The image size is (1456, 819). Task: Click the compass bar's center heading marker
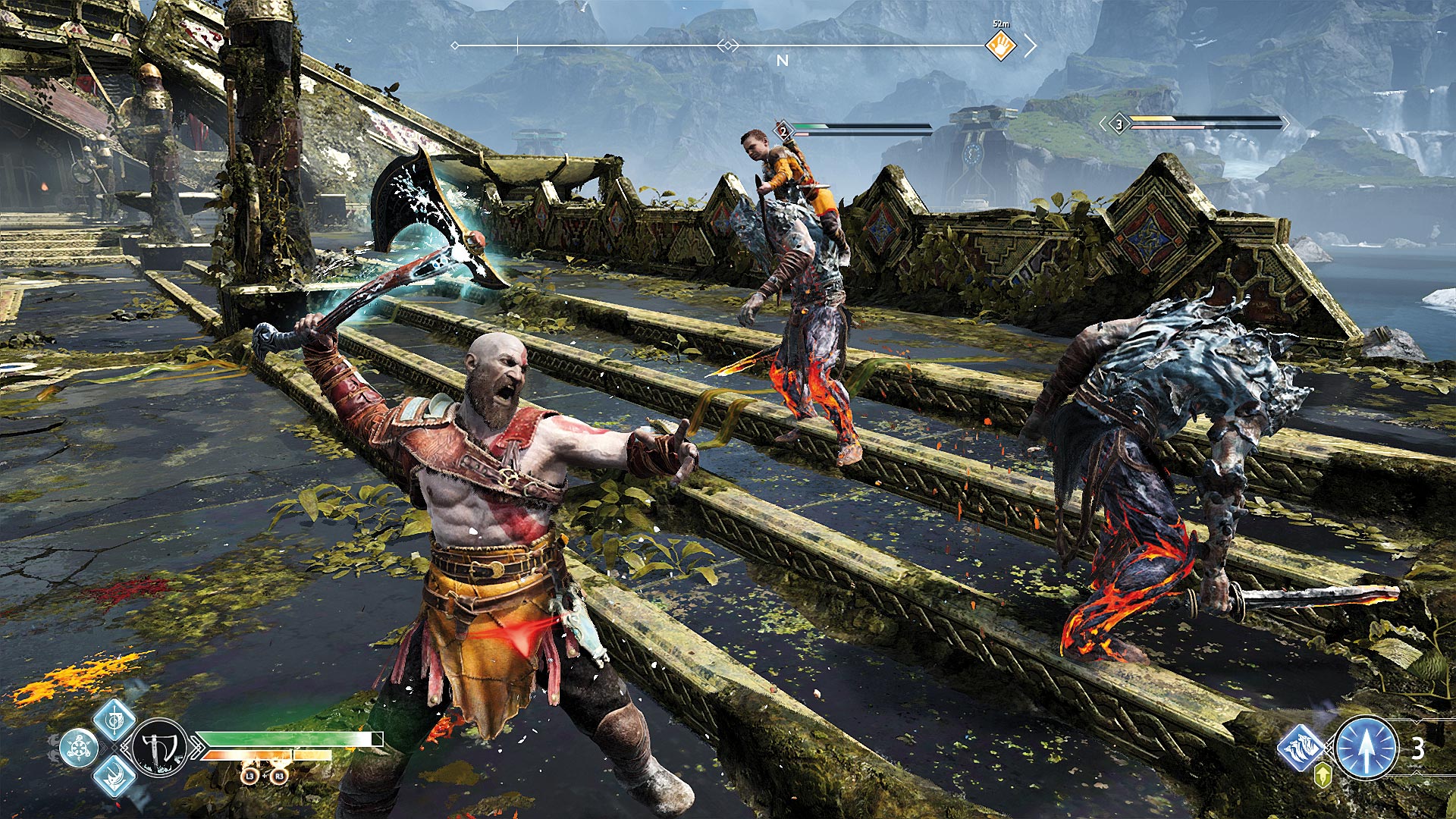tap(727, 46)
